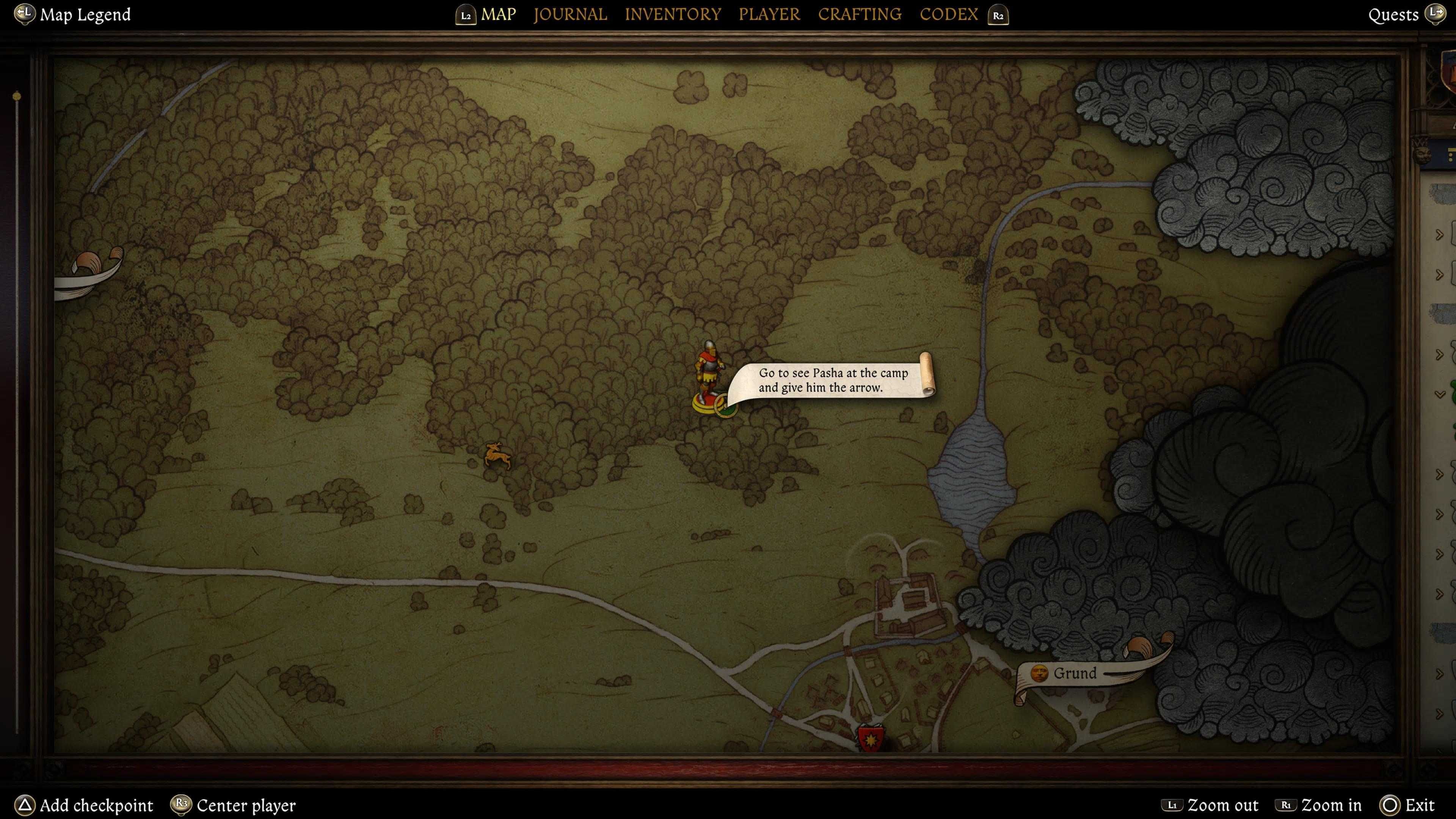Click the deer hunting spot marker
The height and width of the screenshot is (819, 1456).
click(x=497, y=455)
